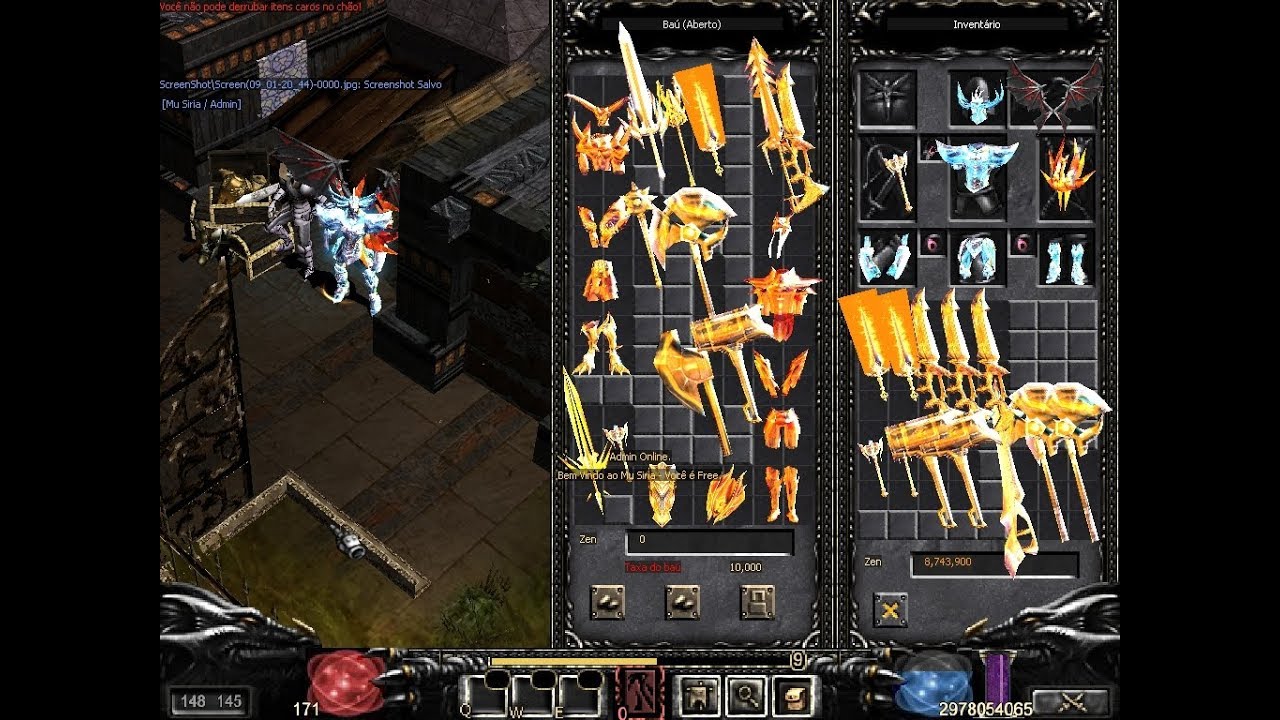Click the magnifying glass button on the bar

coord(747,693)
